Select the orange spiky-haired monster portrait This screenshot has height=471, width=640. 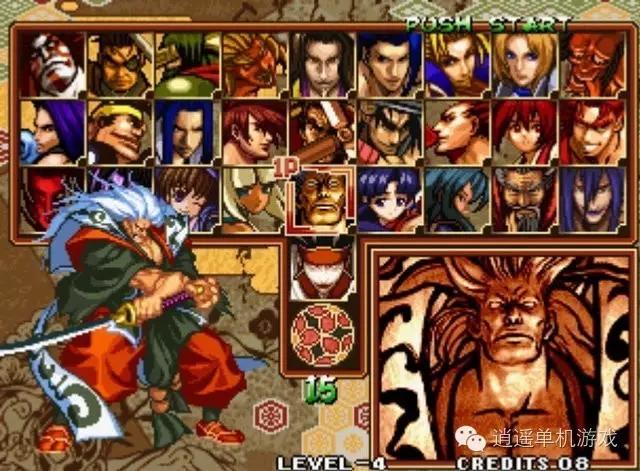point(253,64)
